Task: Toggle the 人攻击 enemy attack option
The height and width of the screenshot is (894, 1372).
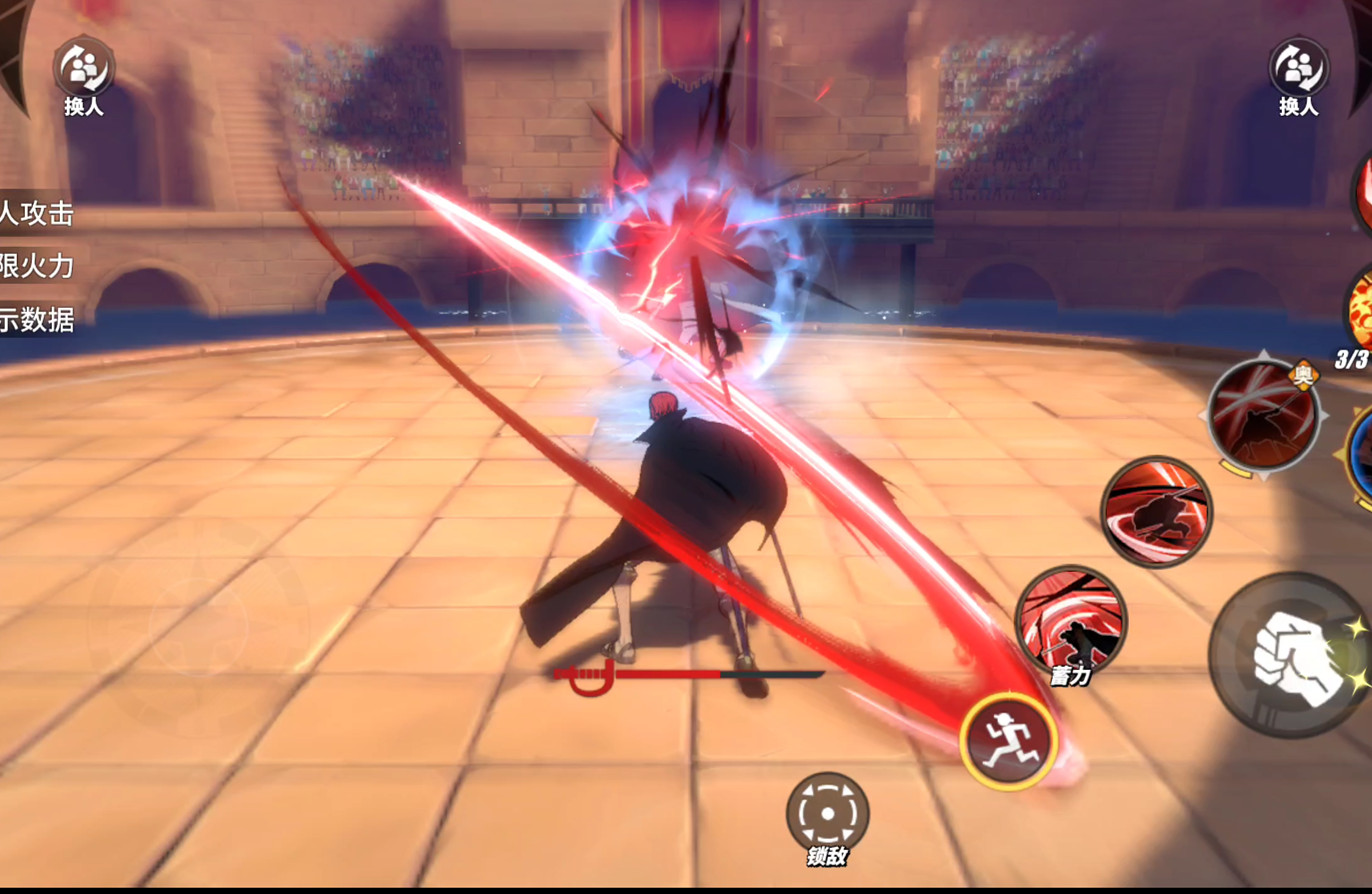Action: tap(37, 213)
